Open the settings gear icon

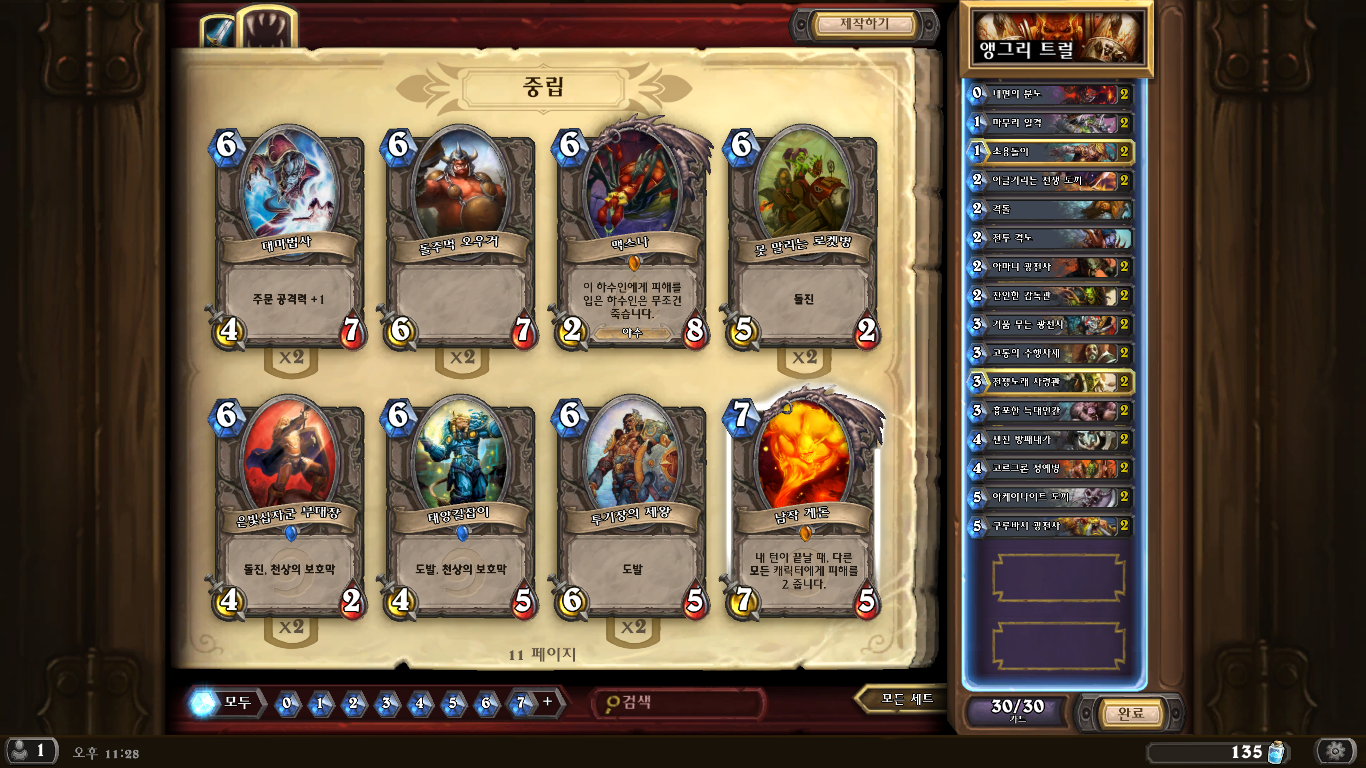click(x=1334, y=751)
